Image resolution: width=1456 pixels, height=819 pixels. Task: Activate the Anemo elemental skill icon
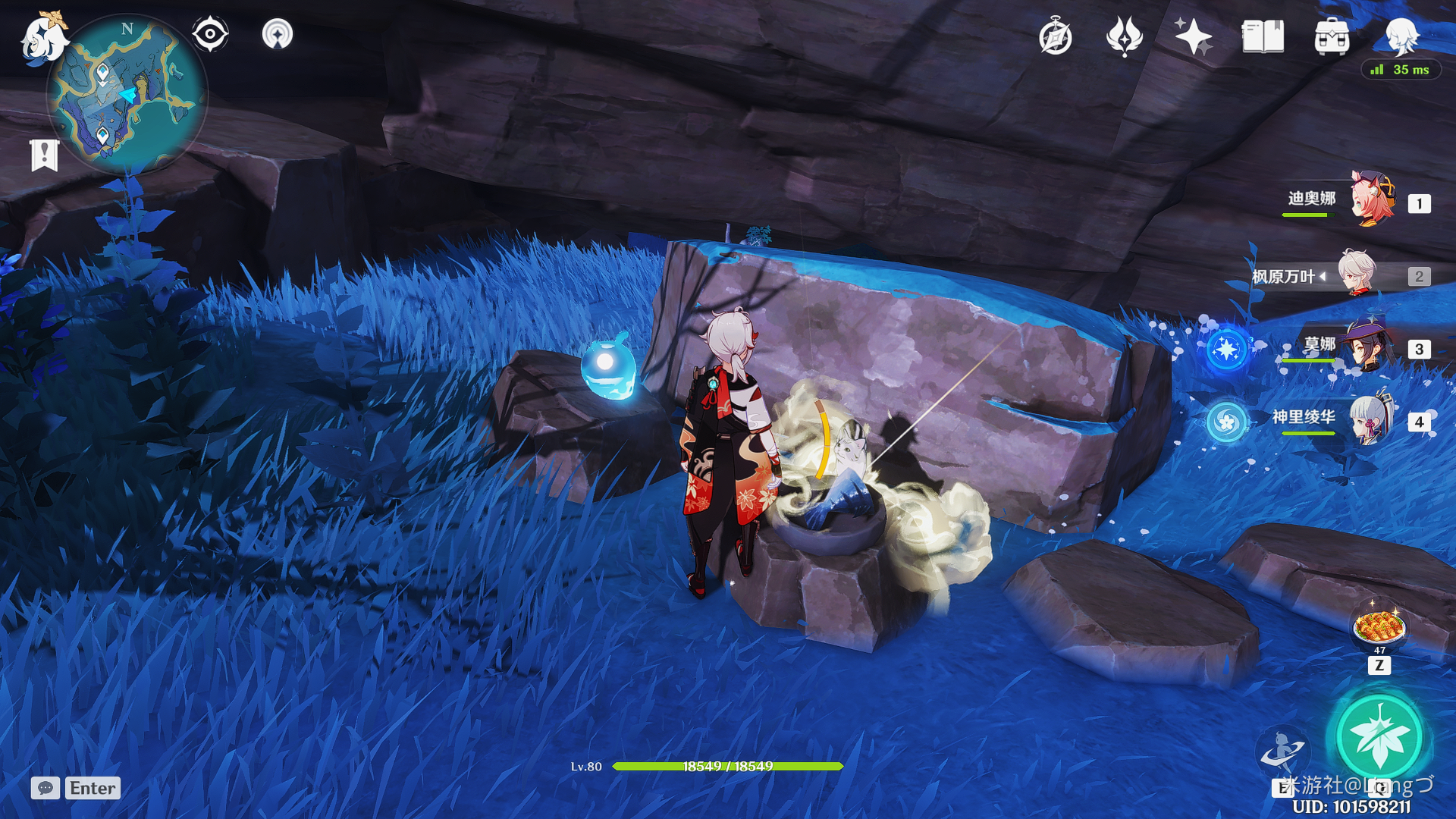coord(1282,749)
